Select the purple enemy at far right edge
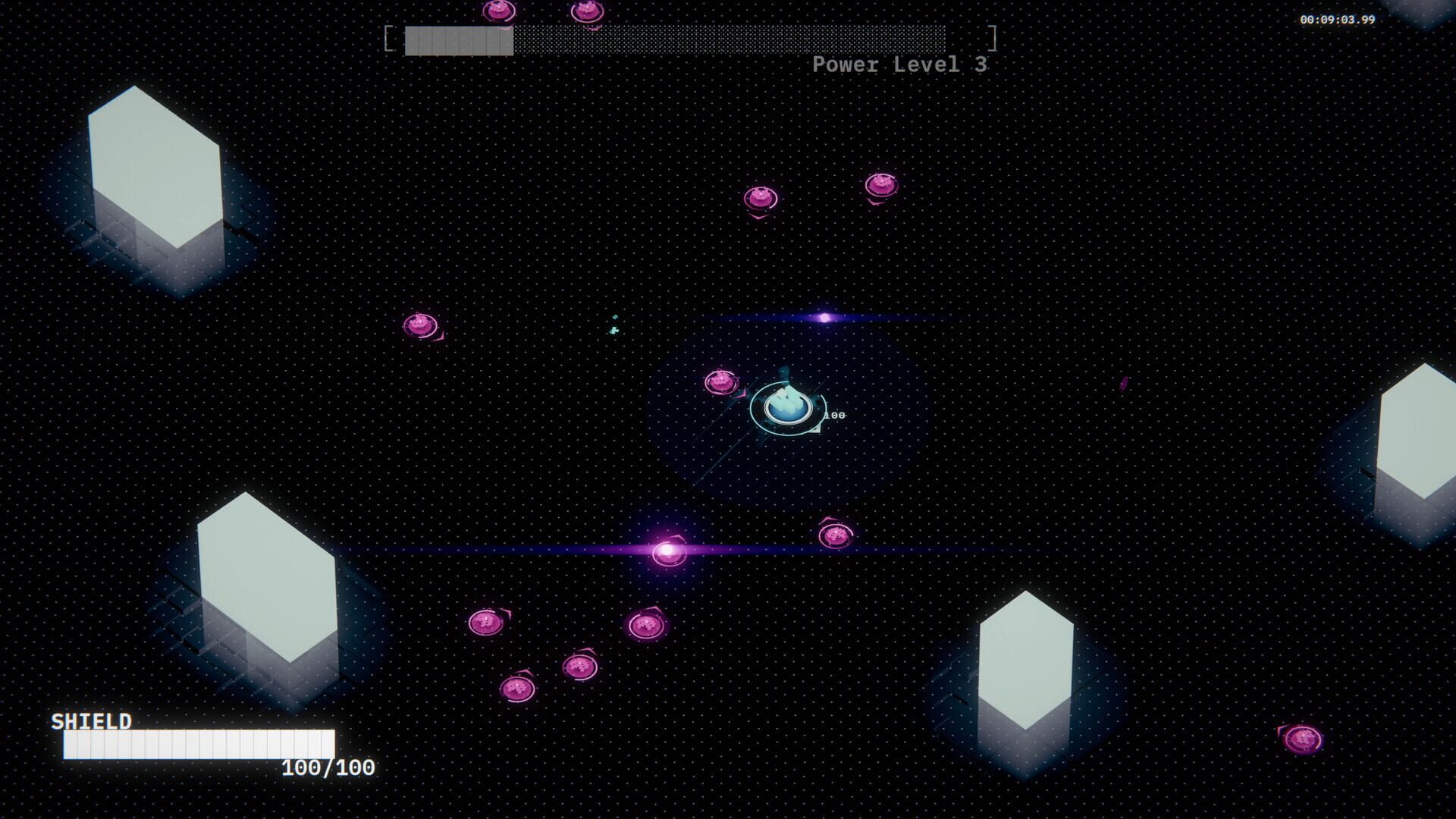This screenshot has width=1456, height=819. (x=1125, y=383)
